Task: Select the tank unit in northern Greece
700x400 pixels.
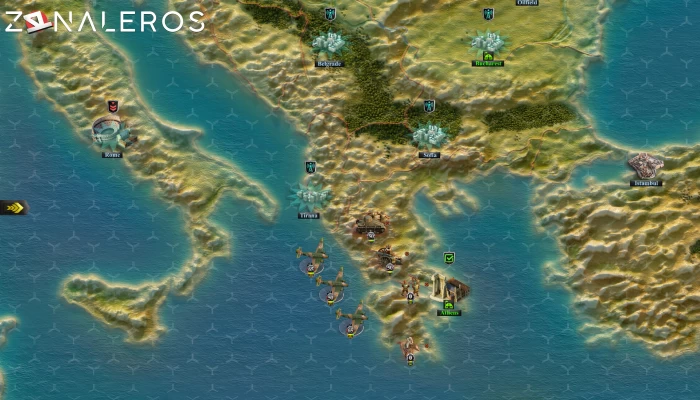Action: tap(371, 223)
